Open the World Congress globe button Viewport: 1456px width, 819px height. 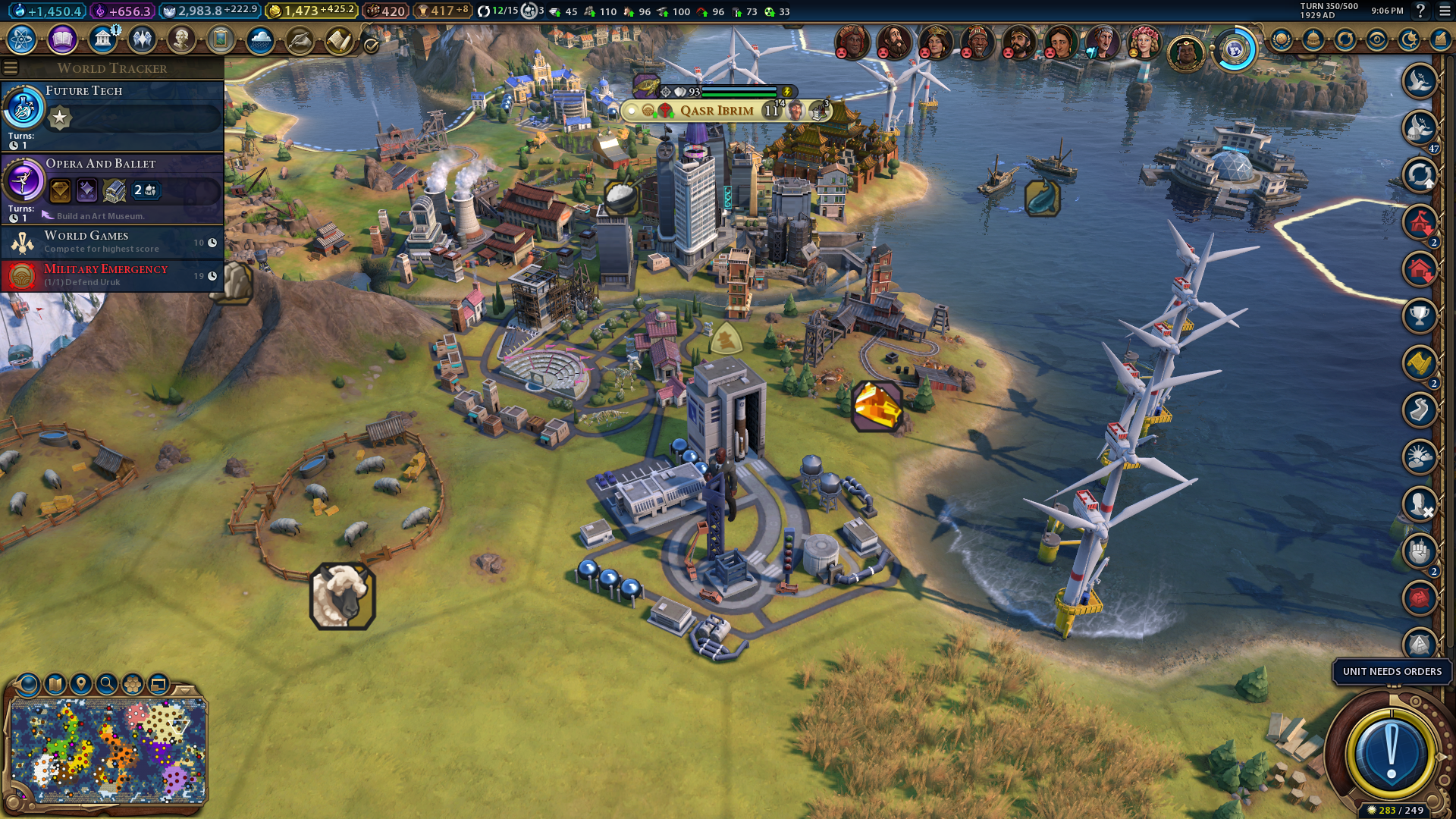pos(1235,50)
